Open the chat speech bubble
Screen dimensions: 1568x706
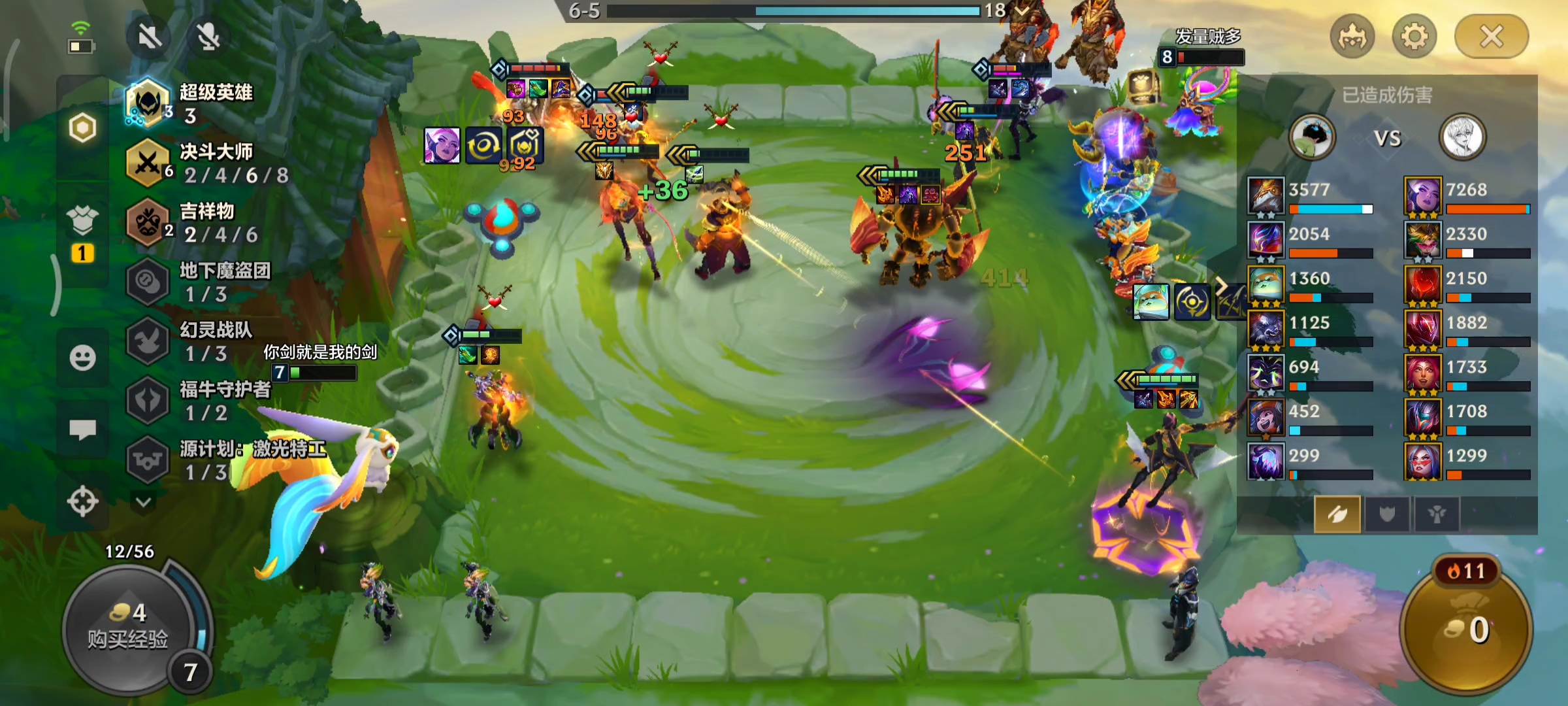(83, 429)
